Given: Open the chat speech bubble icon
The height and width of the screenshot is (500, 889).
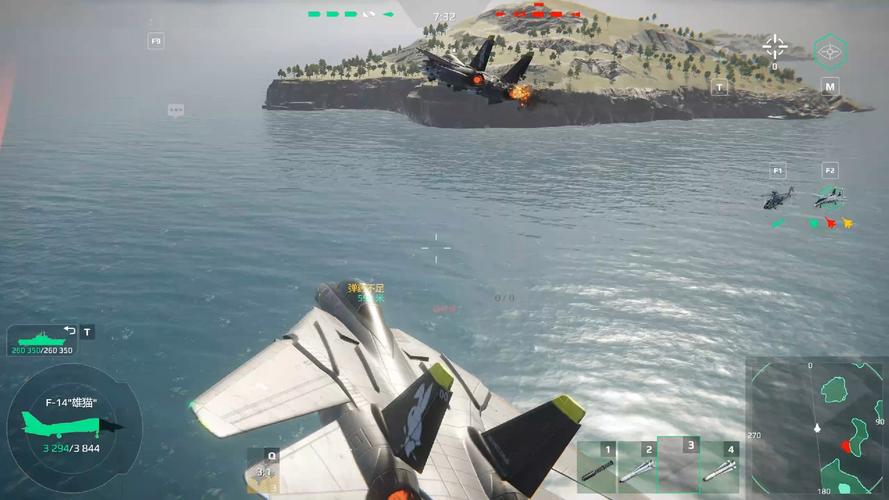Looking at the screenshot, I should click(x=176, y=110).
